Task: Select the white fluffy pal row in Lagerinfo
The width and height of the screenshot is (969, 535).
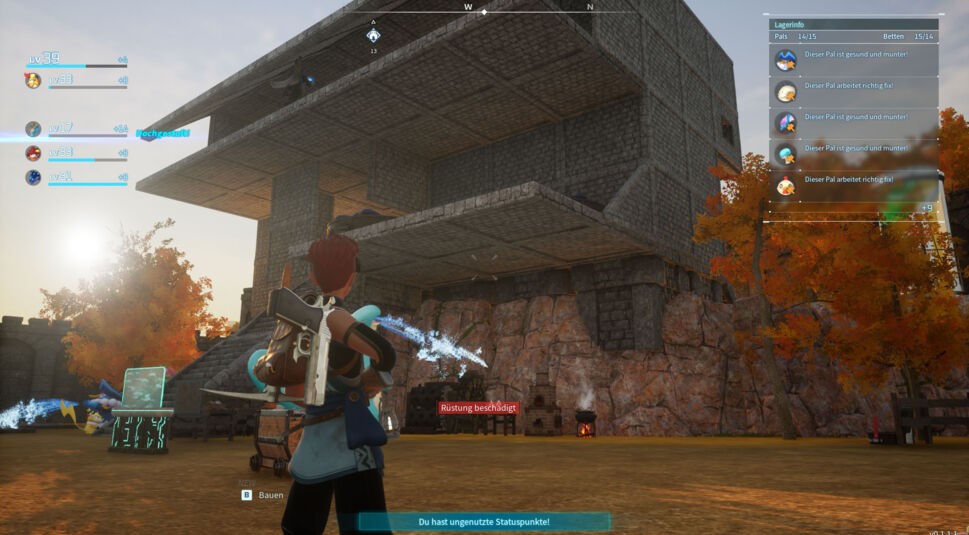Action: pos(786,91)
